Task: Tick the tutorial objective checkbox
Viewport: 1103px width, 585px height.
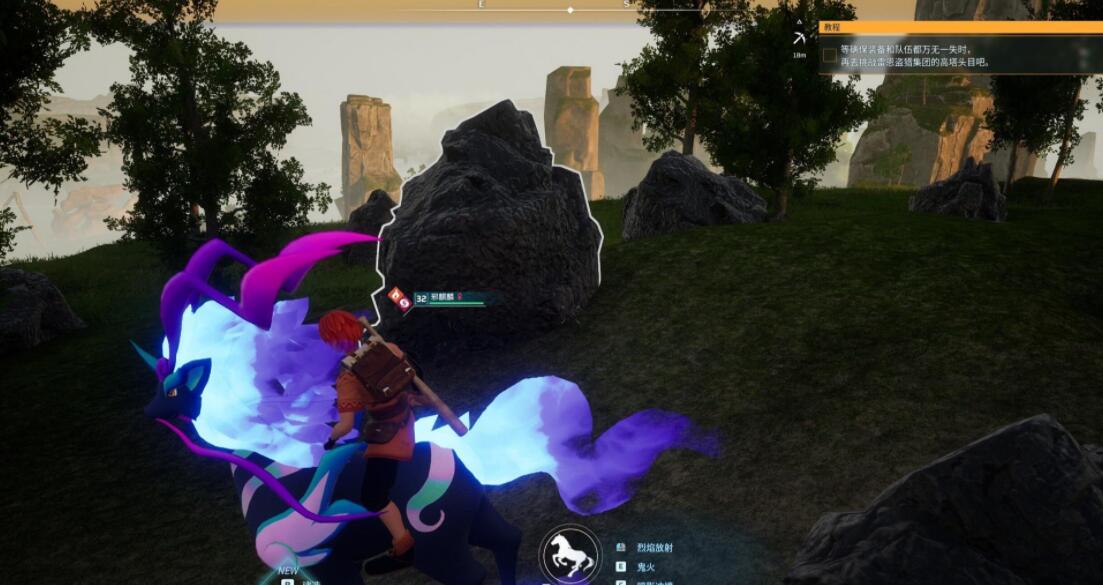Action: click(829, 55)
